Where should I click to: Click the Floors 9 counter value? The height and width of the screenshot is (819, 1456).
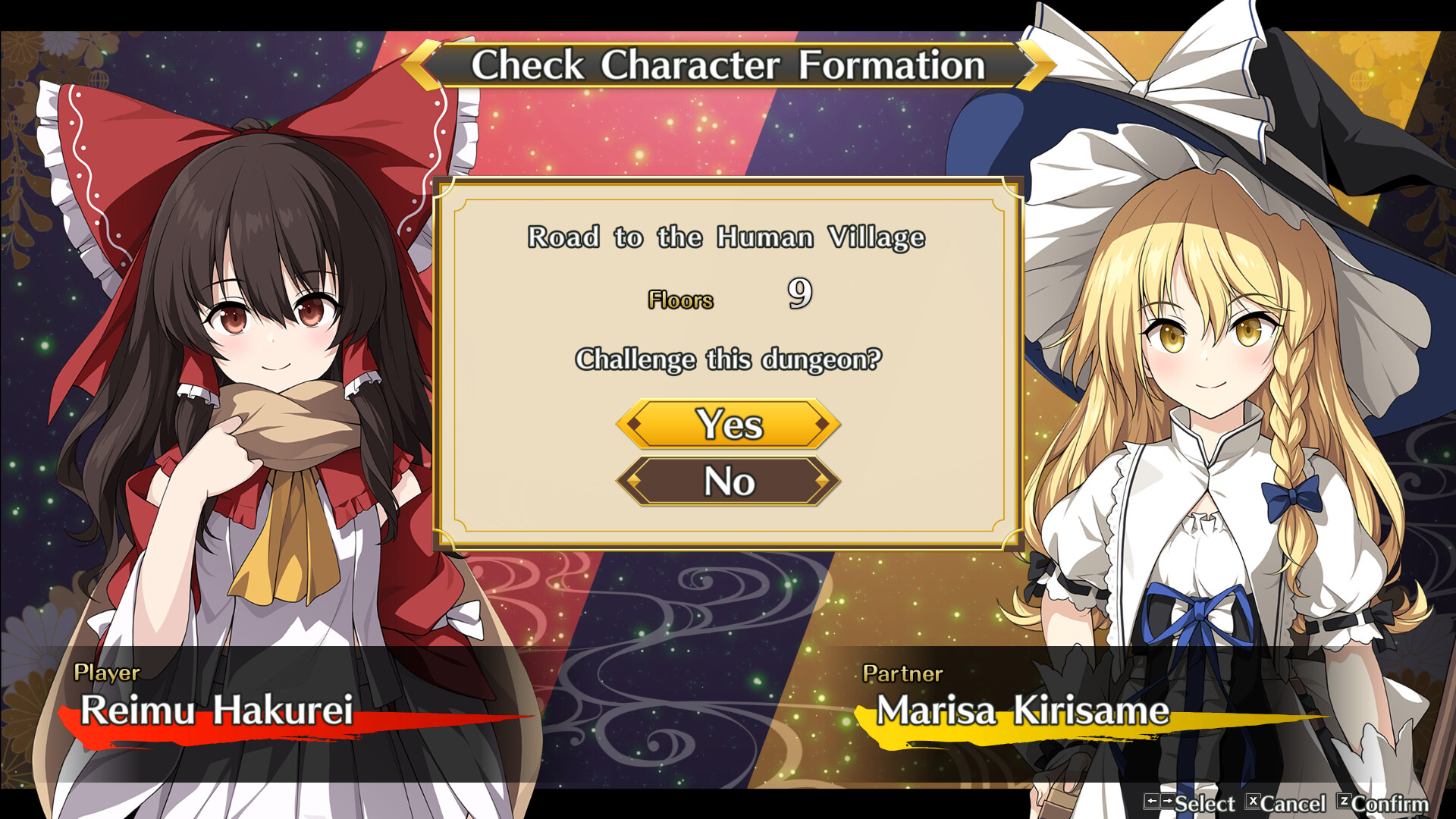[x=798, y=296]
